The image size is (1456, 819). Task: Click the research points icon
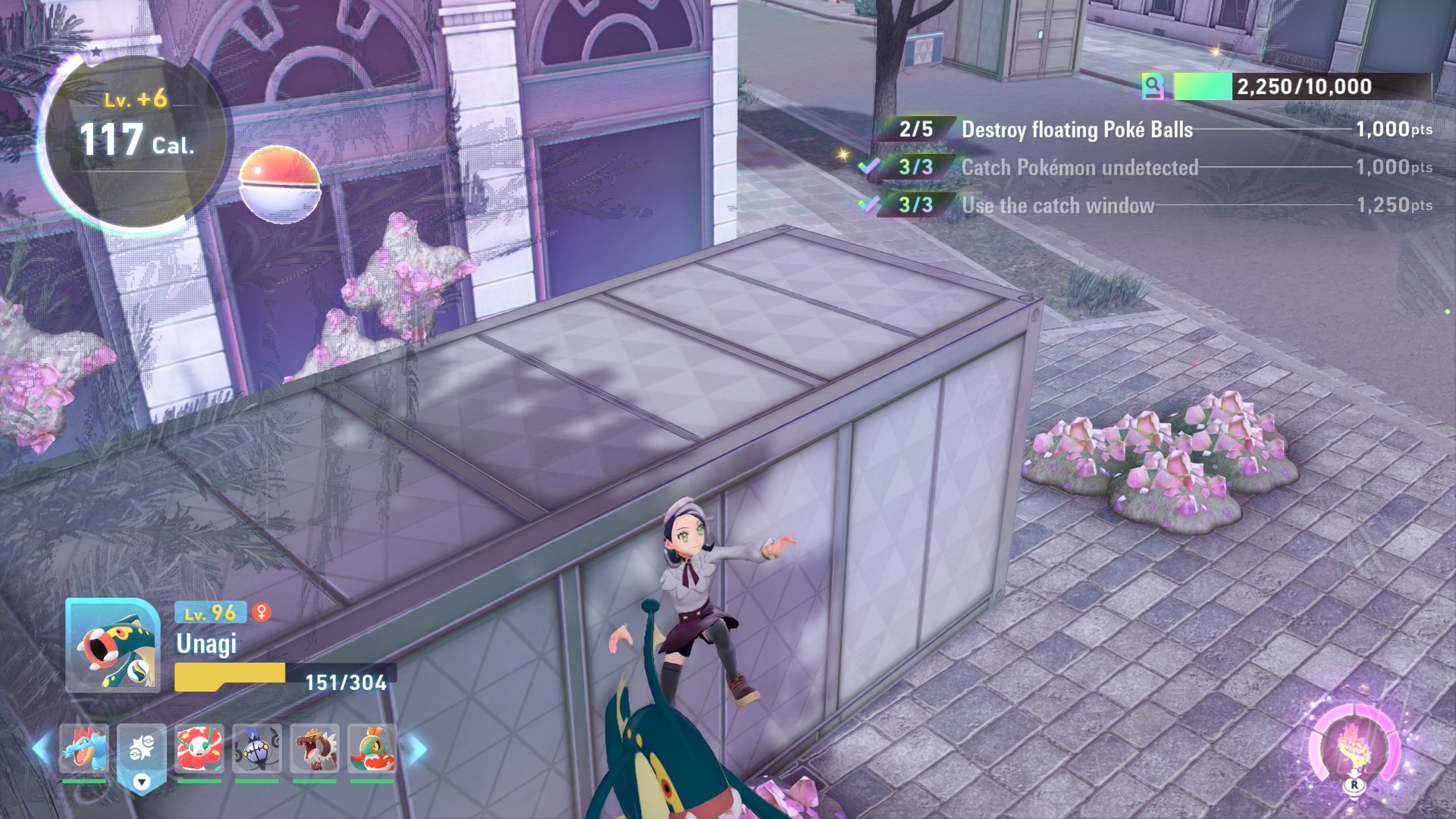pos(1153,87)
